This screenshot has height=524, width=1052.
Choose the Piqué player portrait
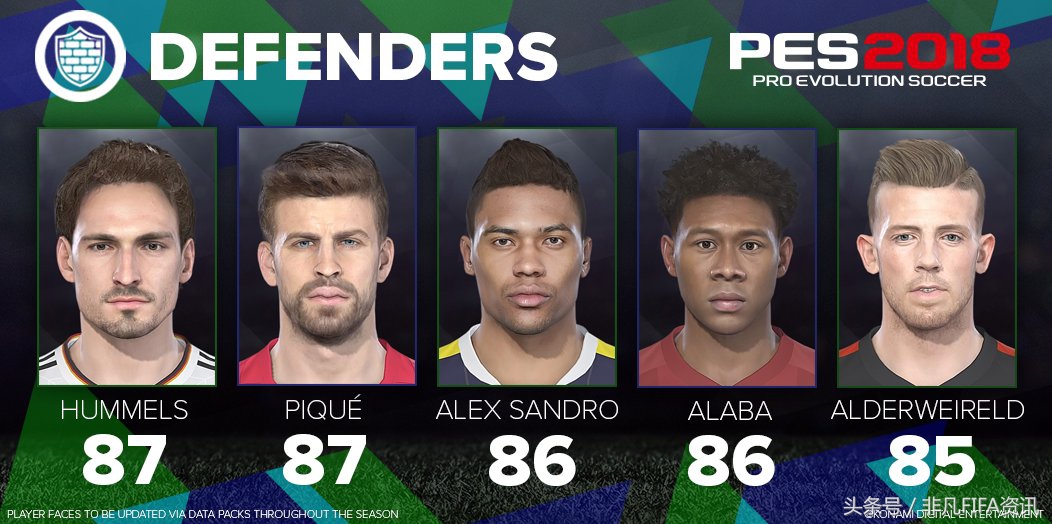(327, 256)
